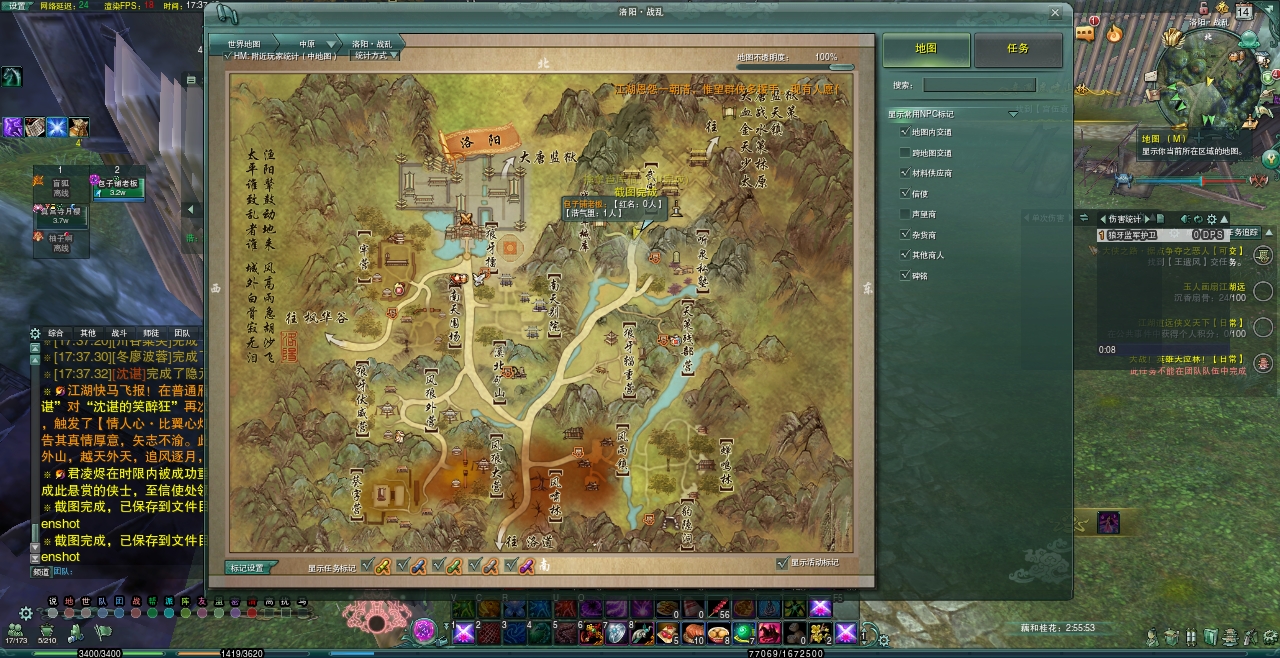Enable the 声望商 checkbox
Viewport: 1280px width, 658px height.
[905, 214]
